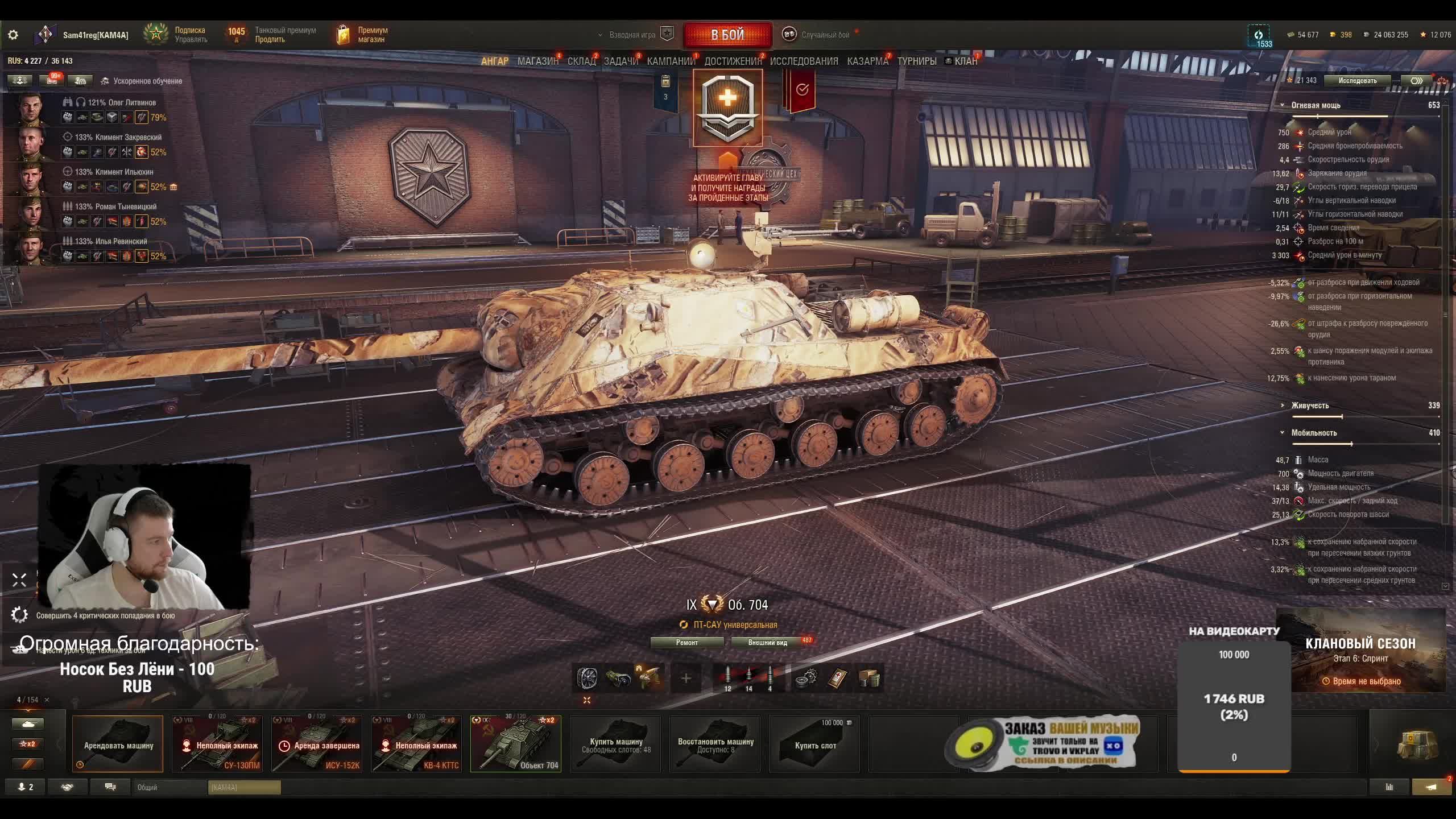
Task: Click the Исследовать research button
Action: (1357, 81)
